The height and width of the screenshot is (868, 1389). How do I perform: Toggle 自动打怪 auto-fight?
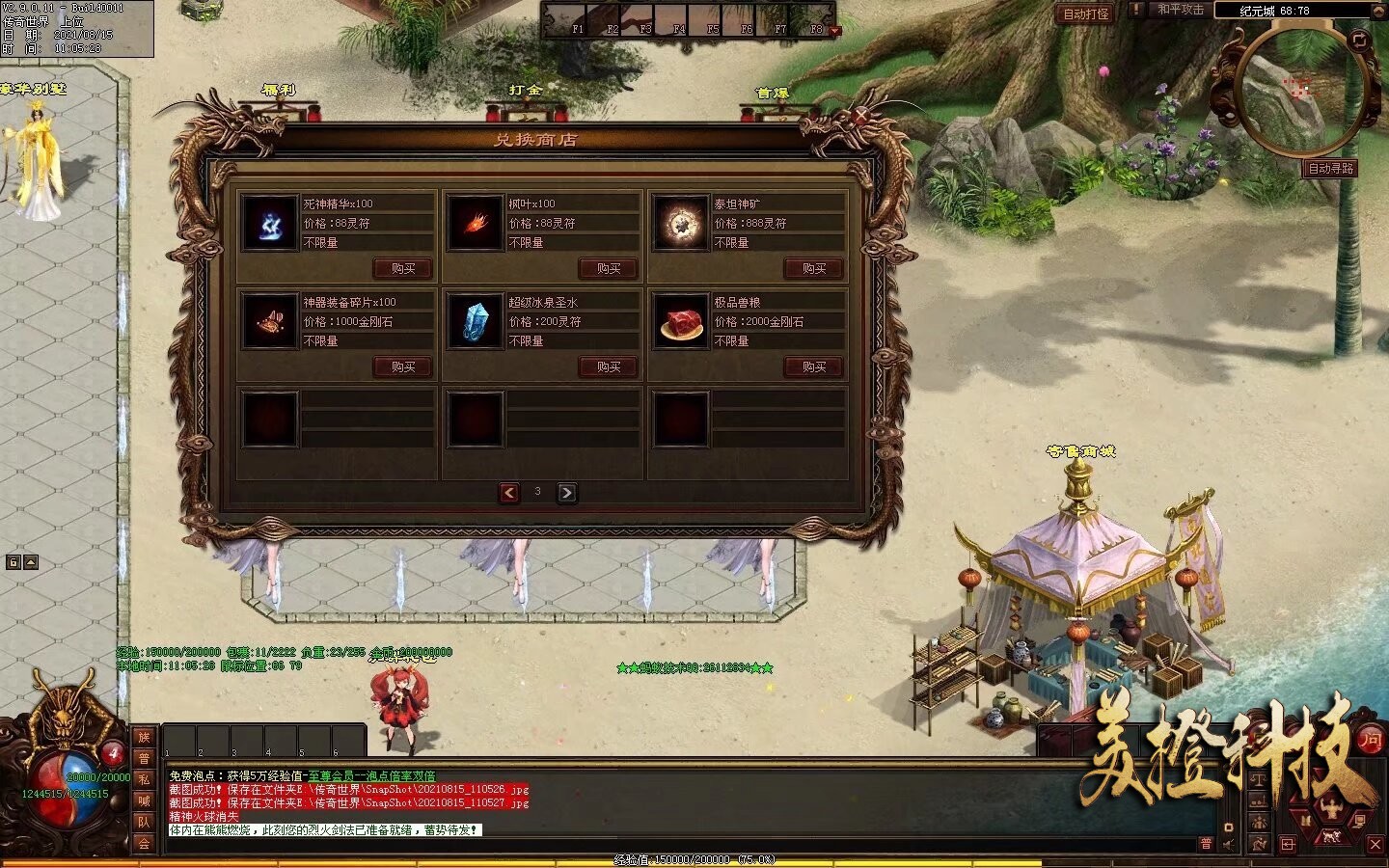point(1085,14)
